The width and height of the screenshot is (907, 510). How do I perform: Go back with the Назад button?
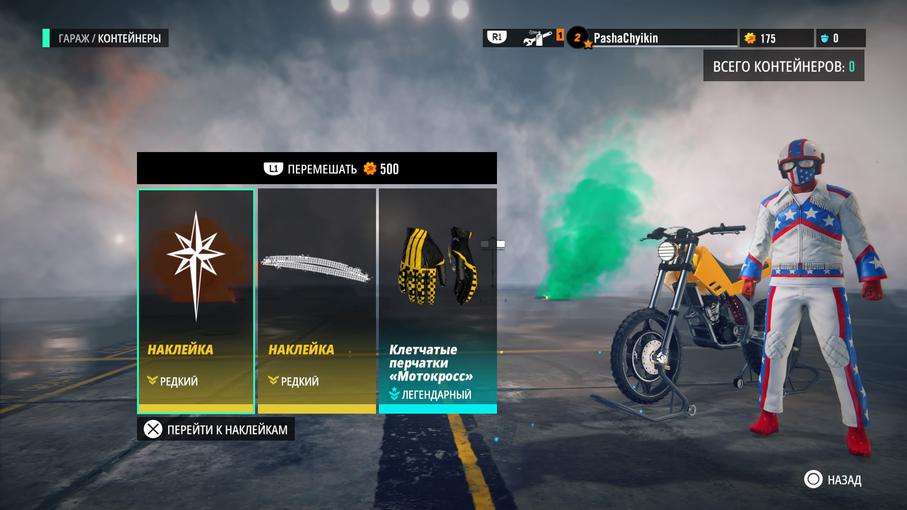click(x=833, y=480)
